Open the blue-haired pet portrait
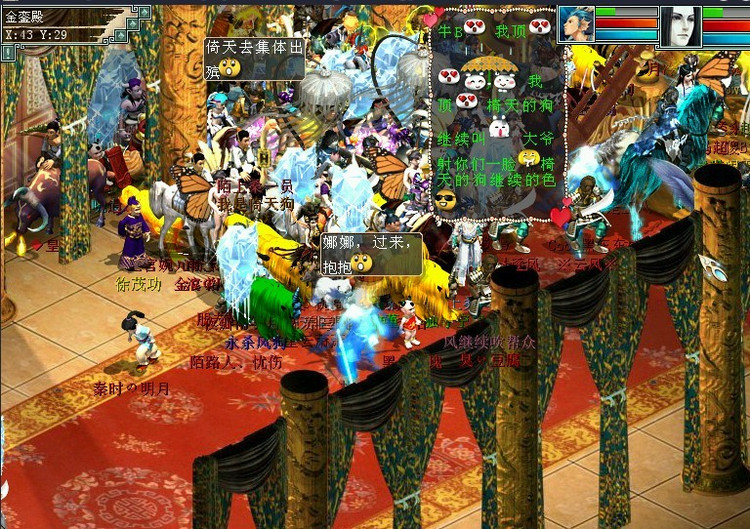The height and width of the screenshot is (529, 750). (576, 23)
